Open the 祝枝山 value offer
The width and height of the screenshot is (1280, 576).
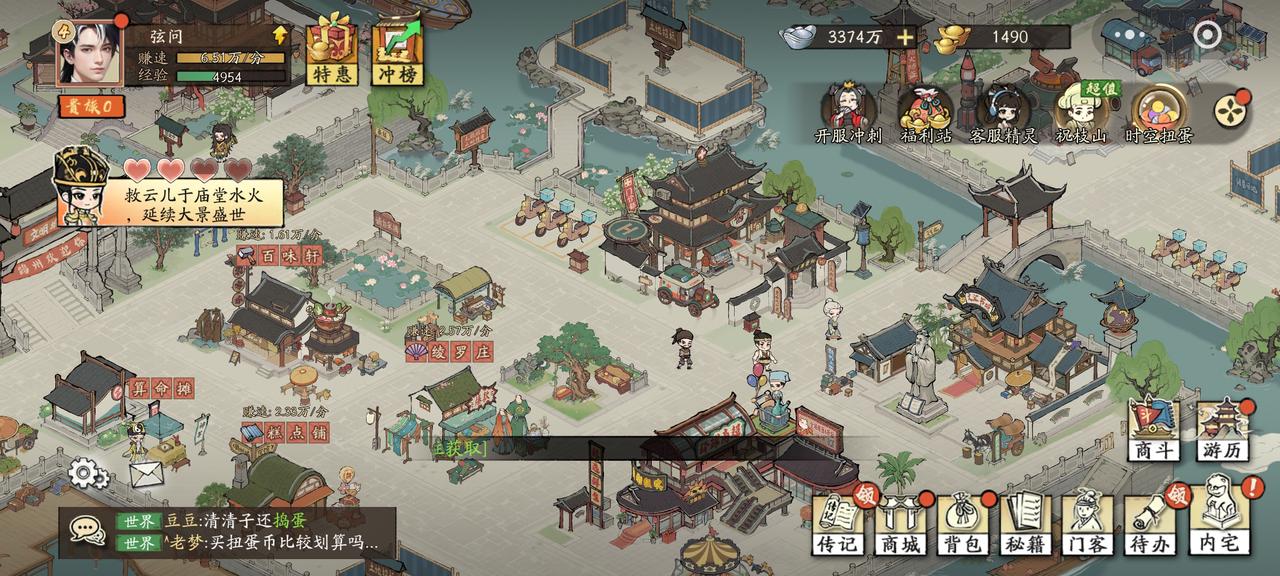click(x=1082, y=112)
